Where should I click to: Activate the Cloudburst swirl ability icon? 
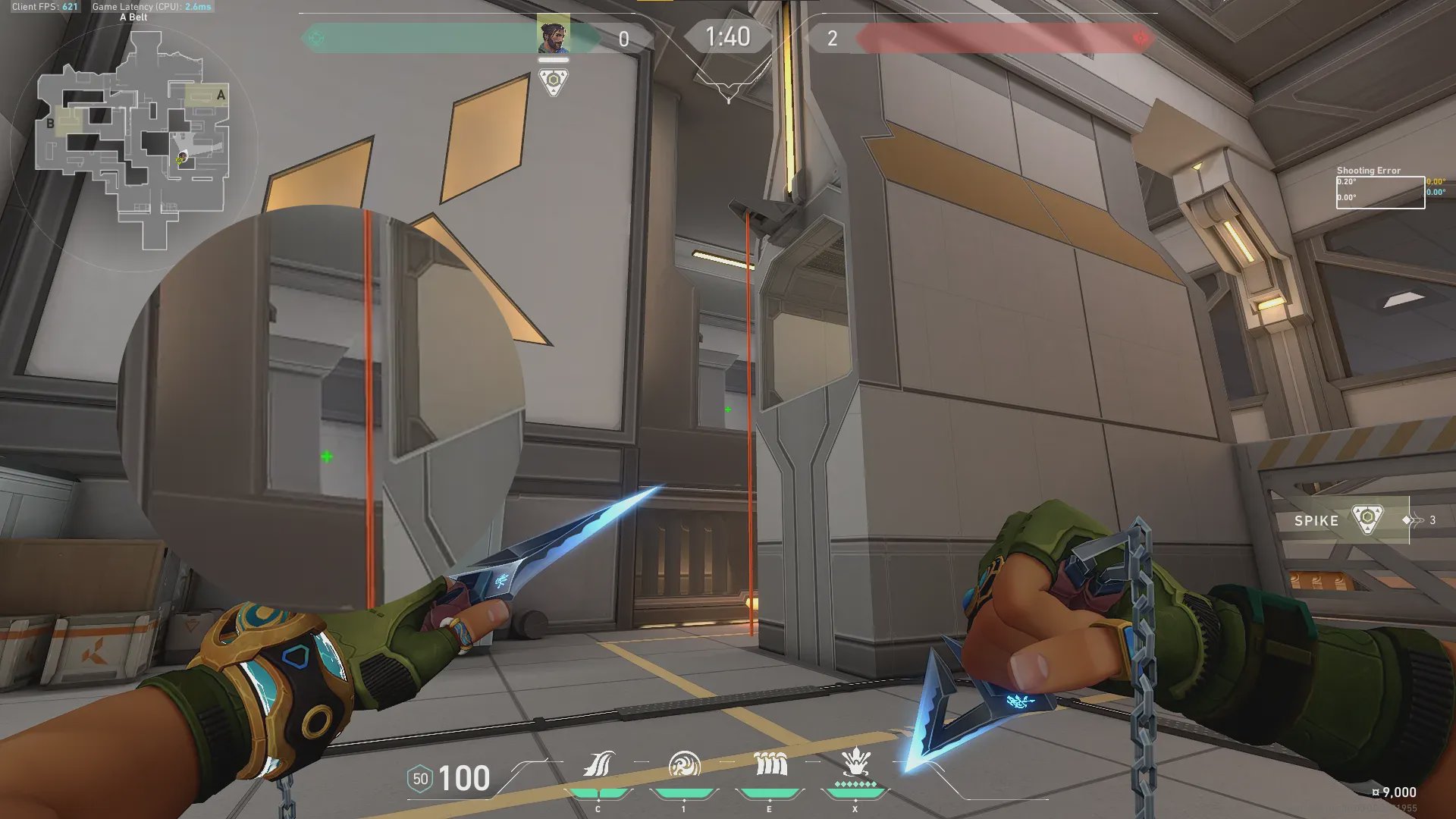(684, 764)
